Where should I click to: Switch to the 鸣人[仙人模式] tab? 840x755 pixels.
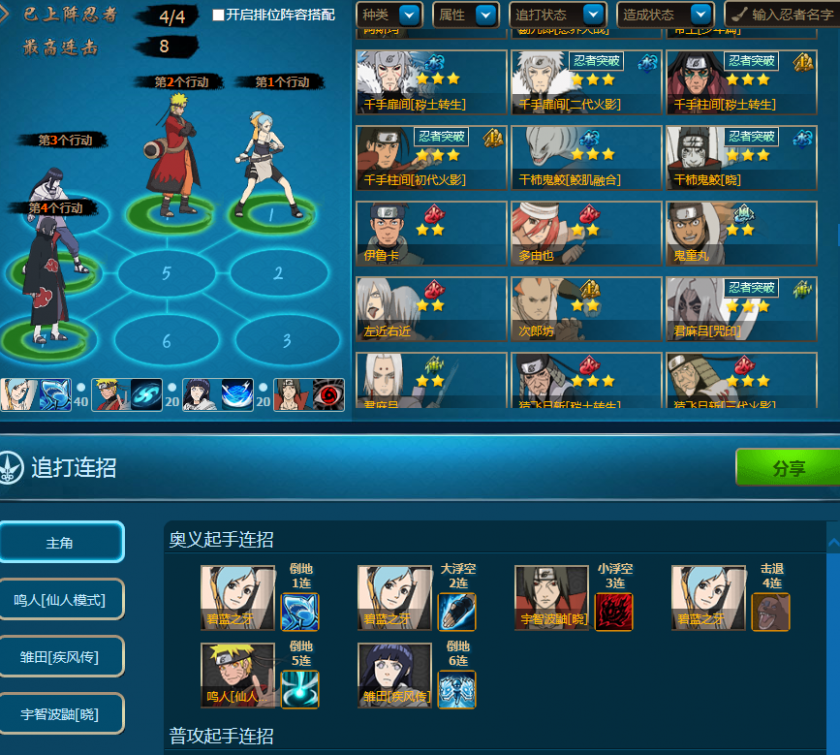[61, 600]
